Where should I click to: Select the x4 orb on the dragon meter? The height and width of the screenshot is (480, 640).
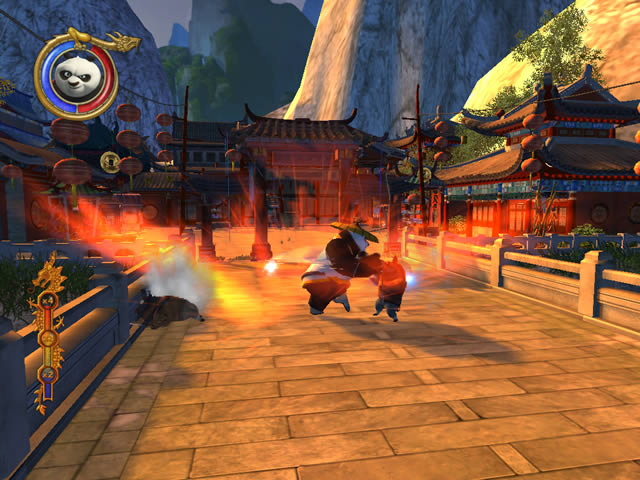(x=46, y=300)
